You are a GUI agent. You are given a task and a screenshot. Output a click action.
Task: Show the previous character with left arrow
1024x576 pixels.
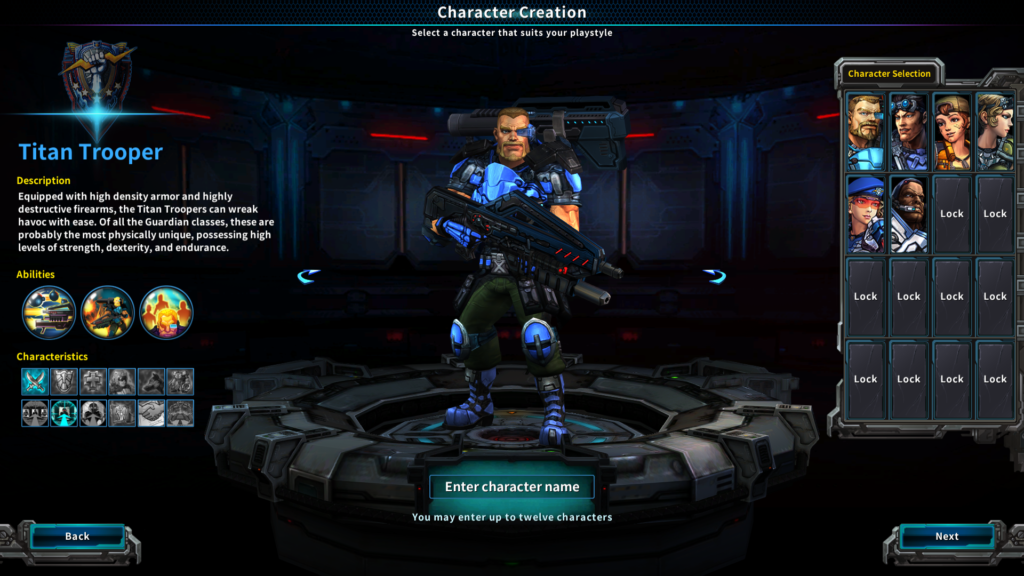click(x=309, y=276)
